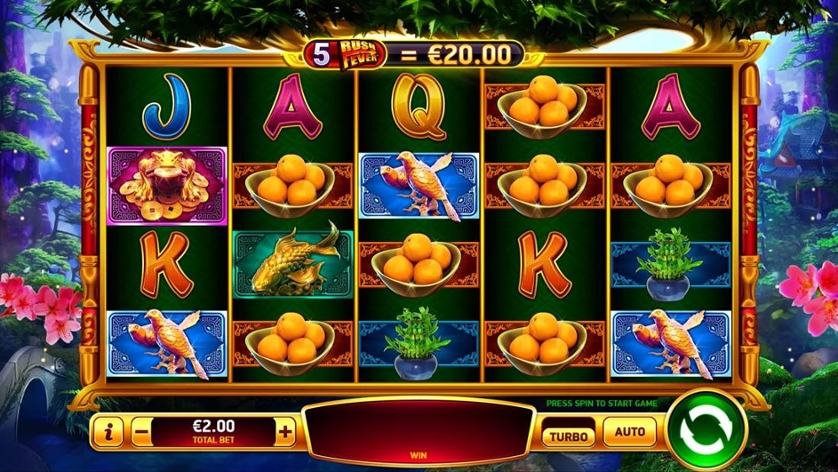Enable Turbo spin mode
Viewport: 838px width, 472px height.
pos(569,434)
